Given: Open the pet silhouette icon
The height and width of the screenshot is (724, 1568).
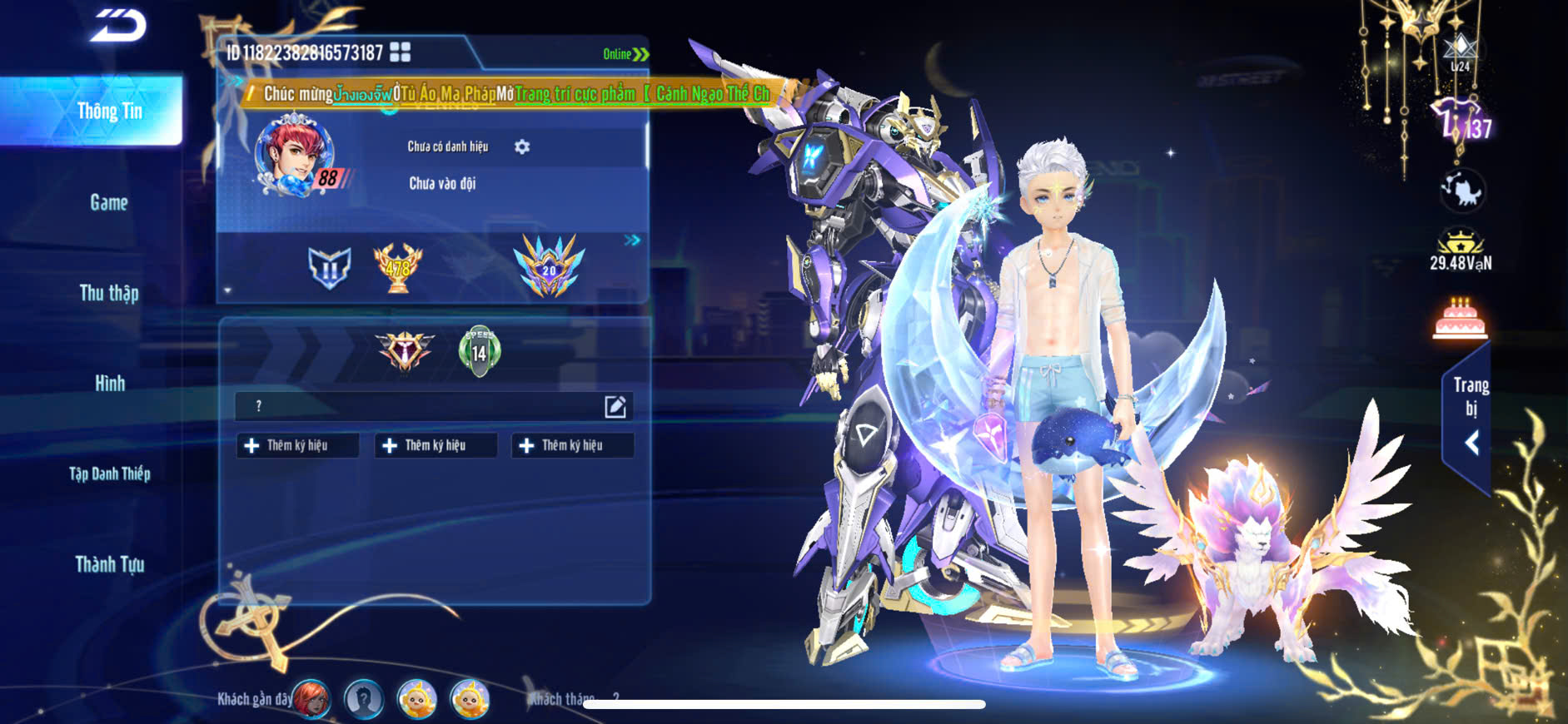Looking at the screenshot, I should 1462,191.
